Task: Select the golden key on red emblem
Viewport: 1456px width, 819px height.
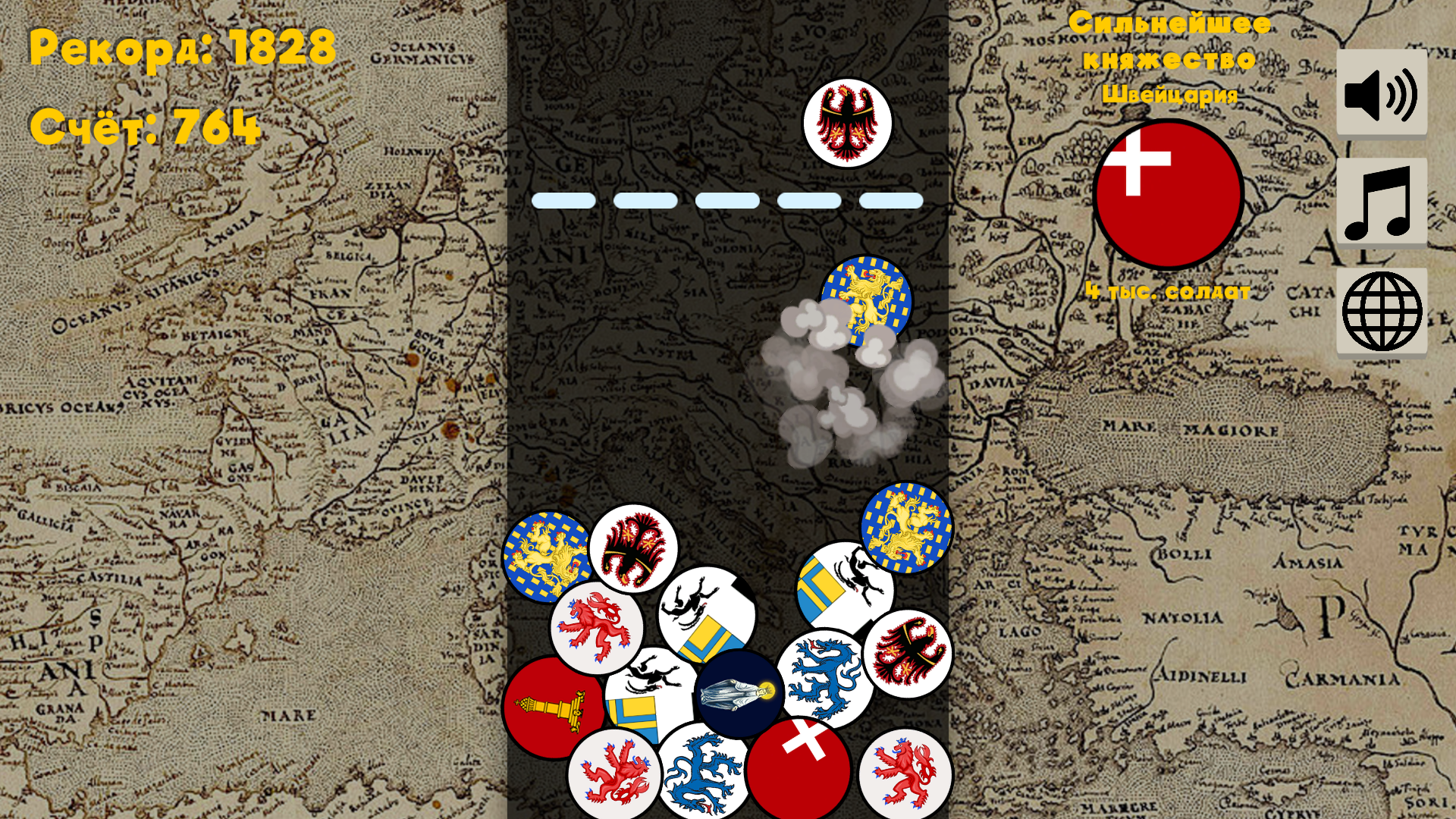Action: click(554, 709)
